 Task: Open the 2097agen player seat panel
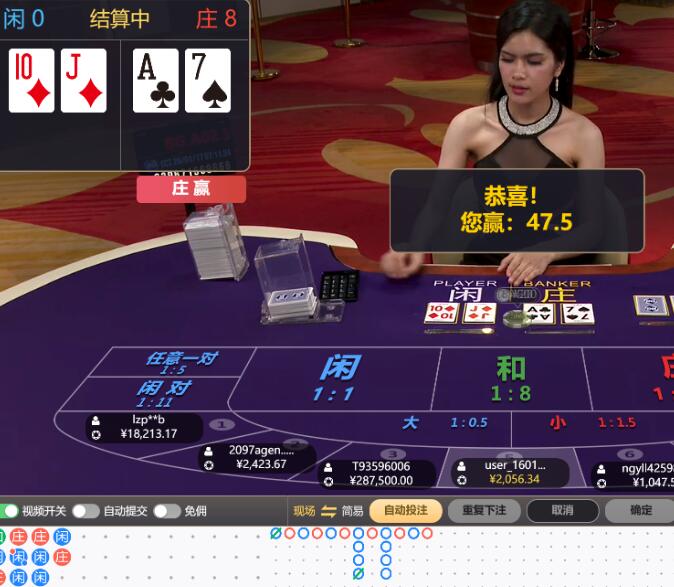click(x=256, y=457)
